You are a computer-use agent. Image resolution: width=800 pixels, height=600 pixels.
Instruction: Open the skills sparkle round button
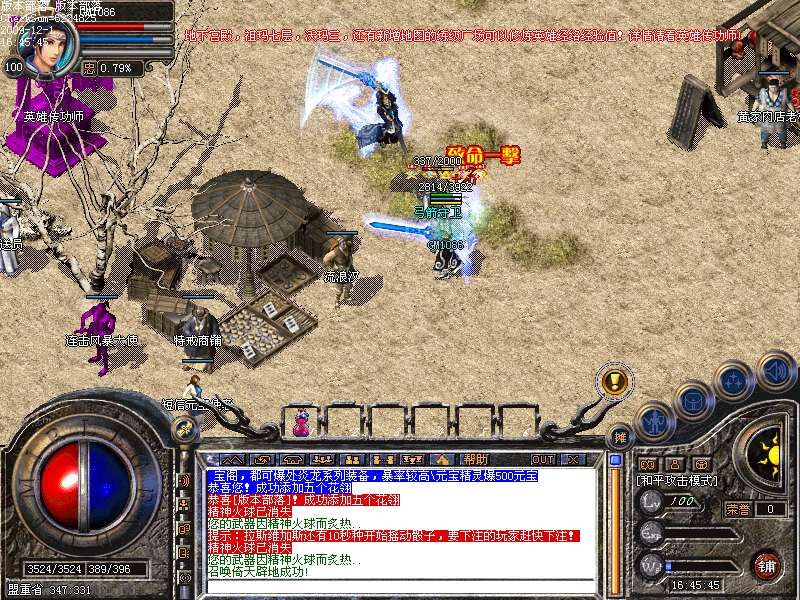734,380
